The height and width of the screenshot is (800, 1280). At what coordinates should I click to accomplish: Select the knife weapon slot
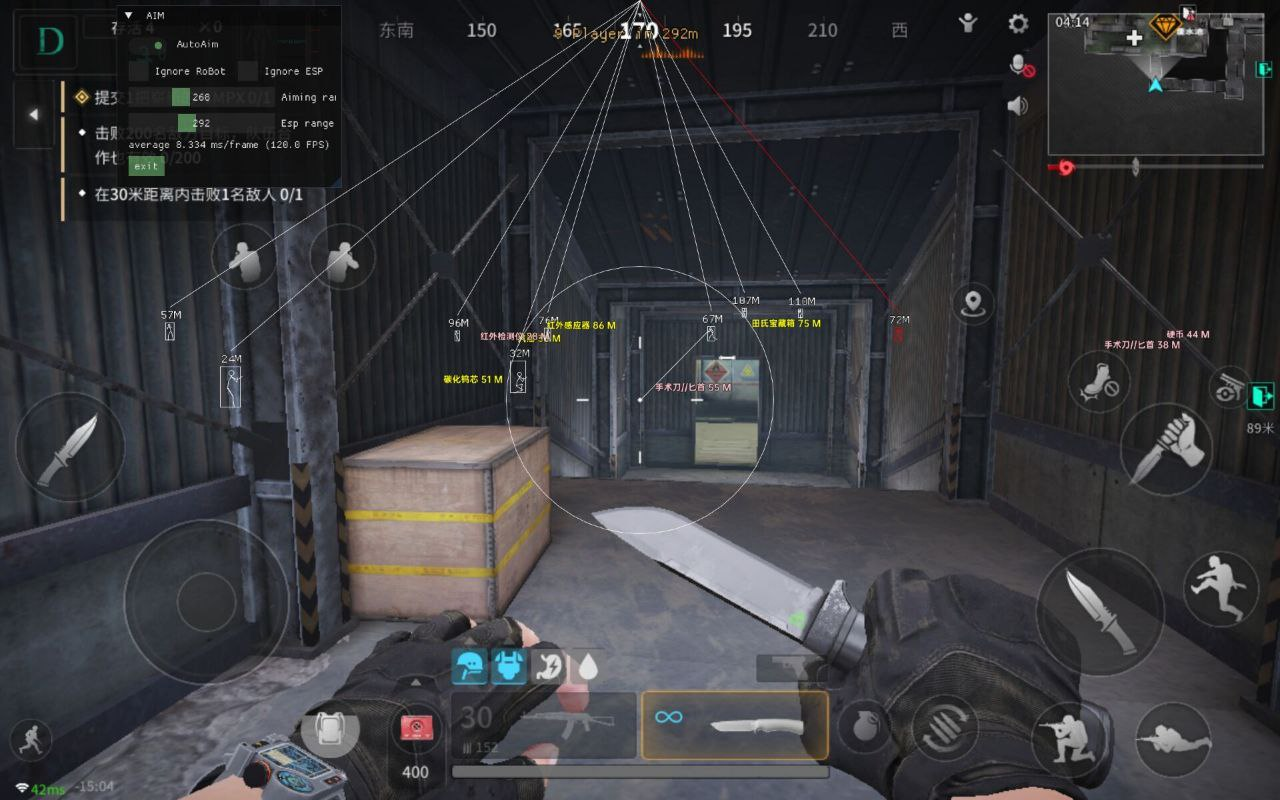click(735, 724)
